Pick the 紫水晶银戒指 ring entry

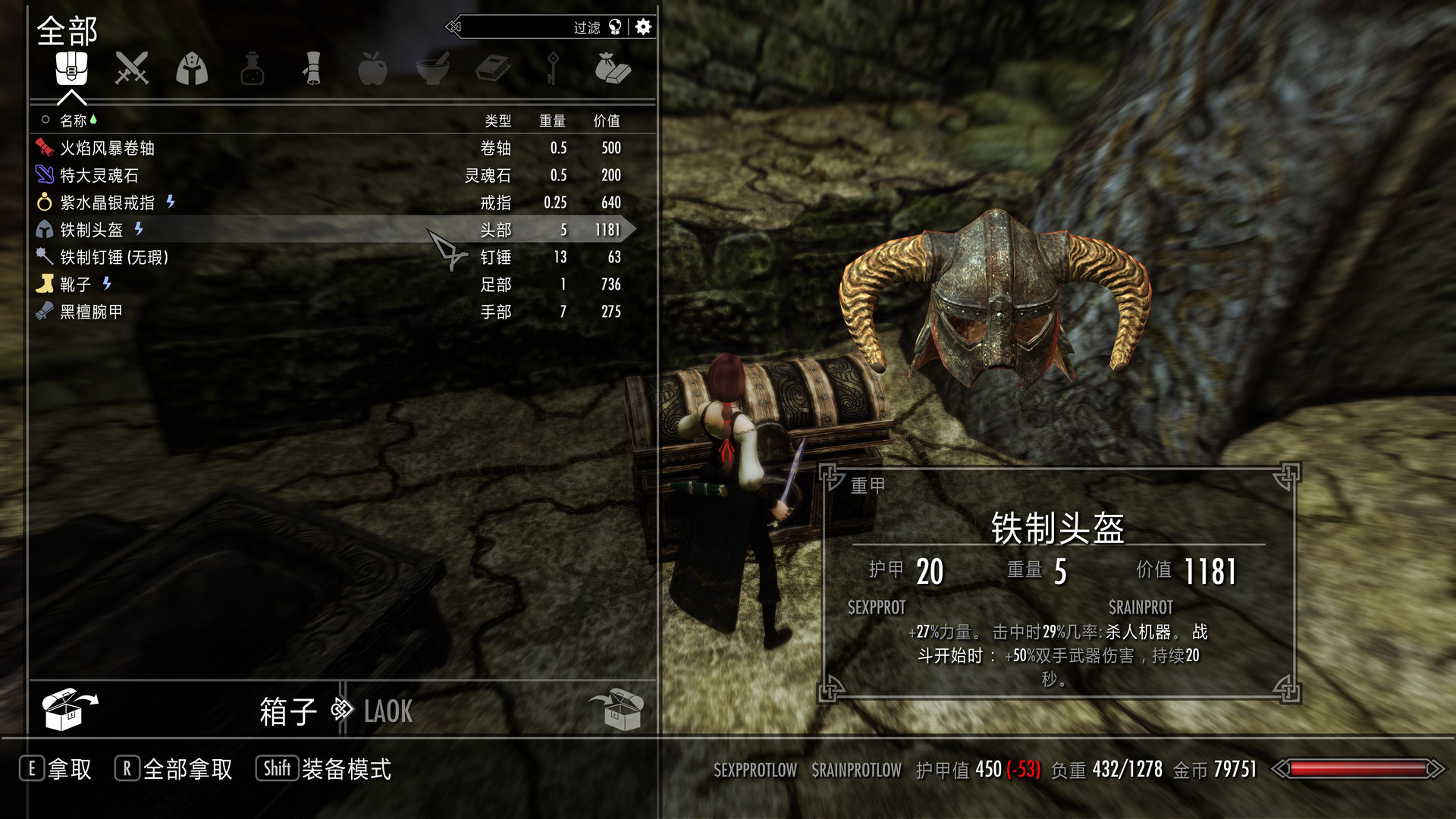tap(107, 202)
